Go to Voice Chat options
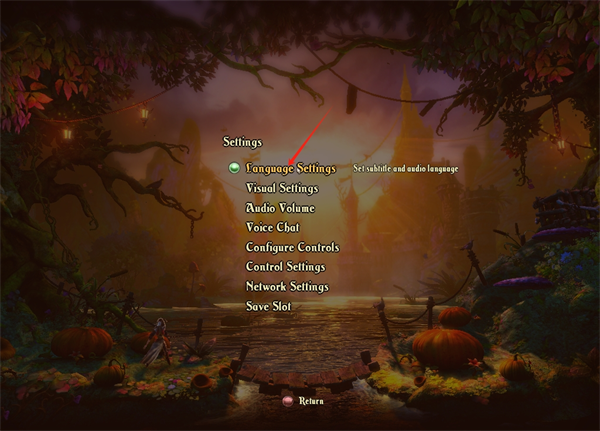 tap(272, 228)
